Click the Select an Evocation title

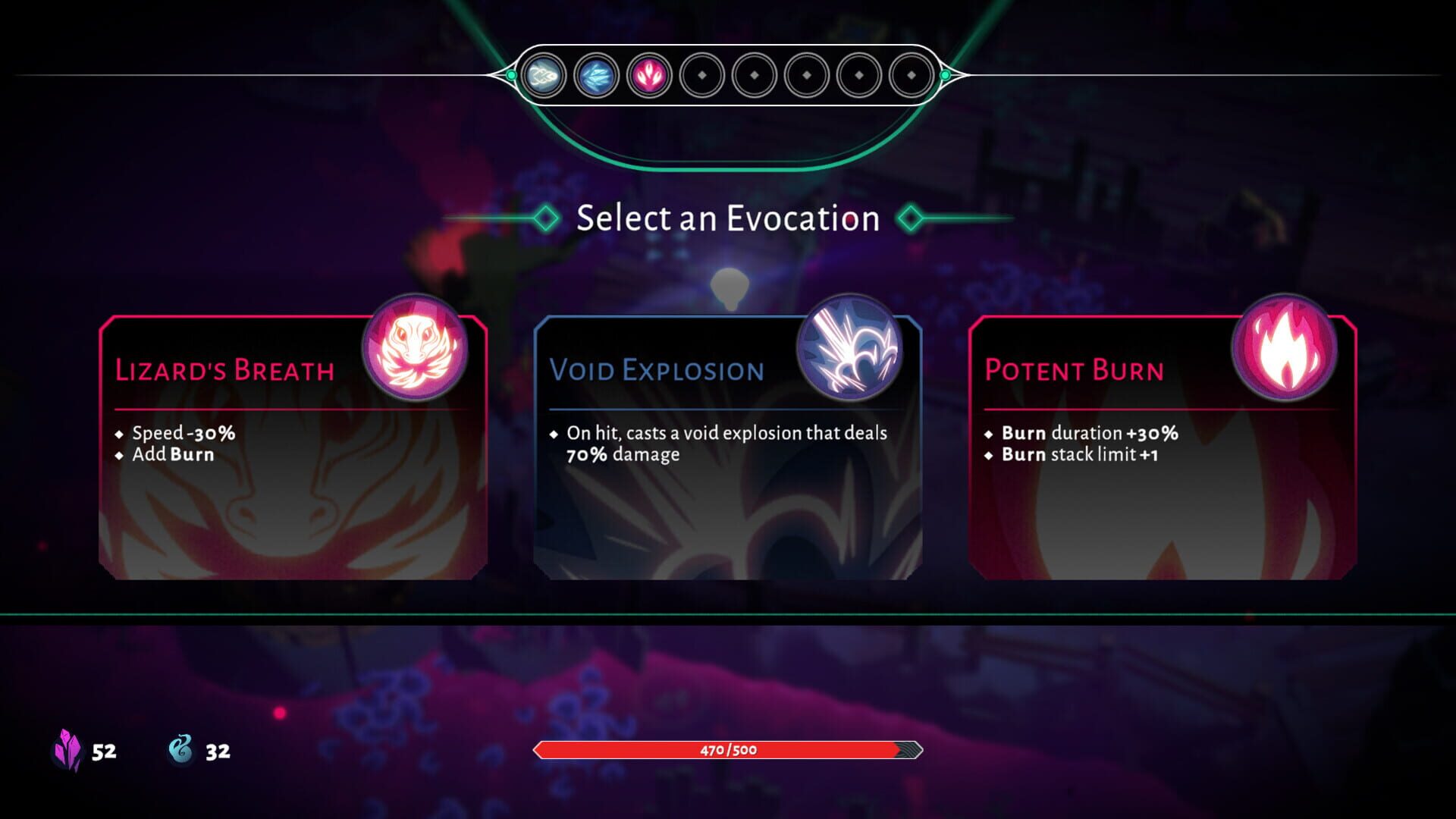click(x=728, y=218)
